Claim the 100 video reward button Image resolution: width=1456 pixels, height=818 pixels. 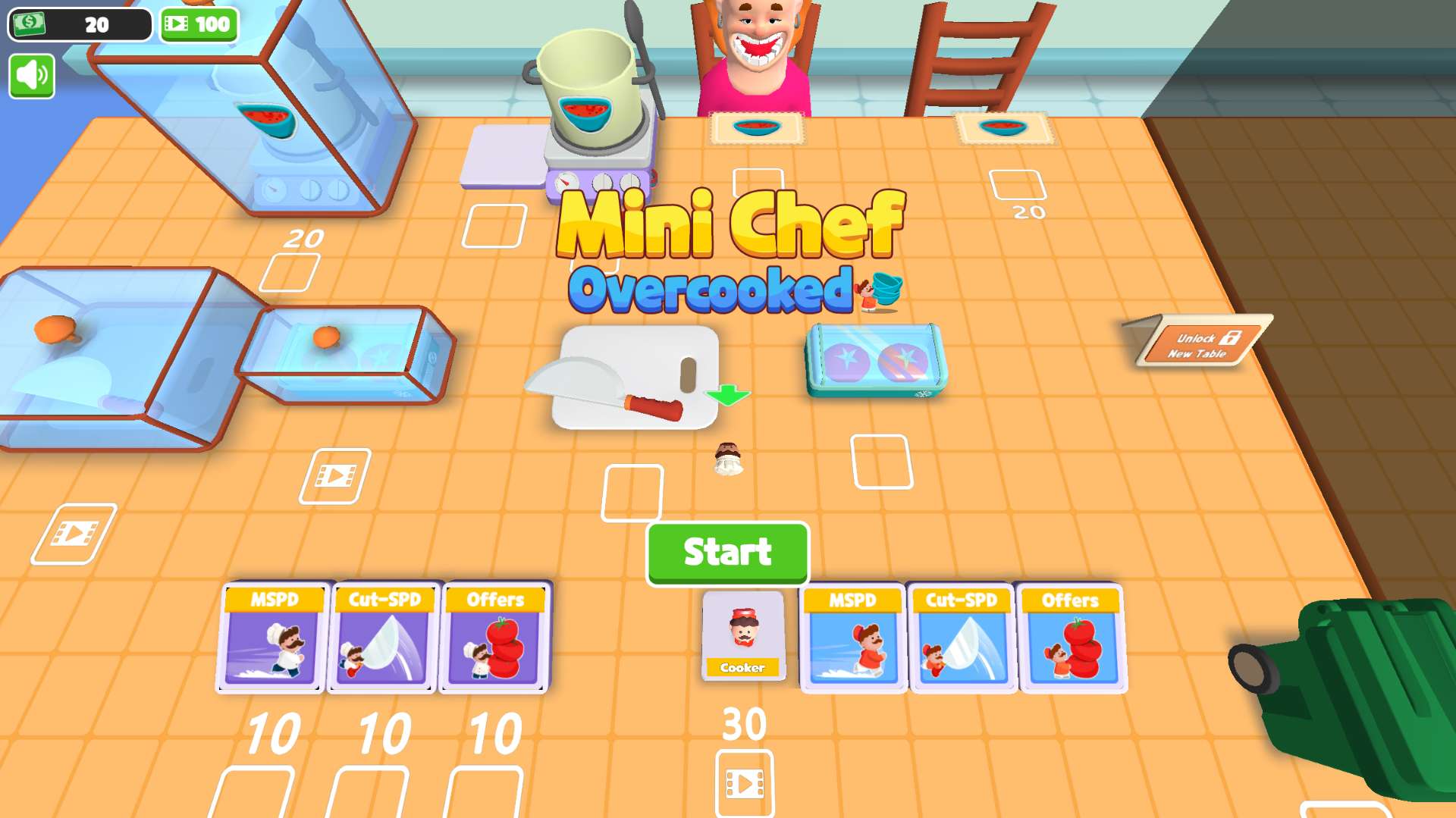(199, 24)
